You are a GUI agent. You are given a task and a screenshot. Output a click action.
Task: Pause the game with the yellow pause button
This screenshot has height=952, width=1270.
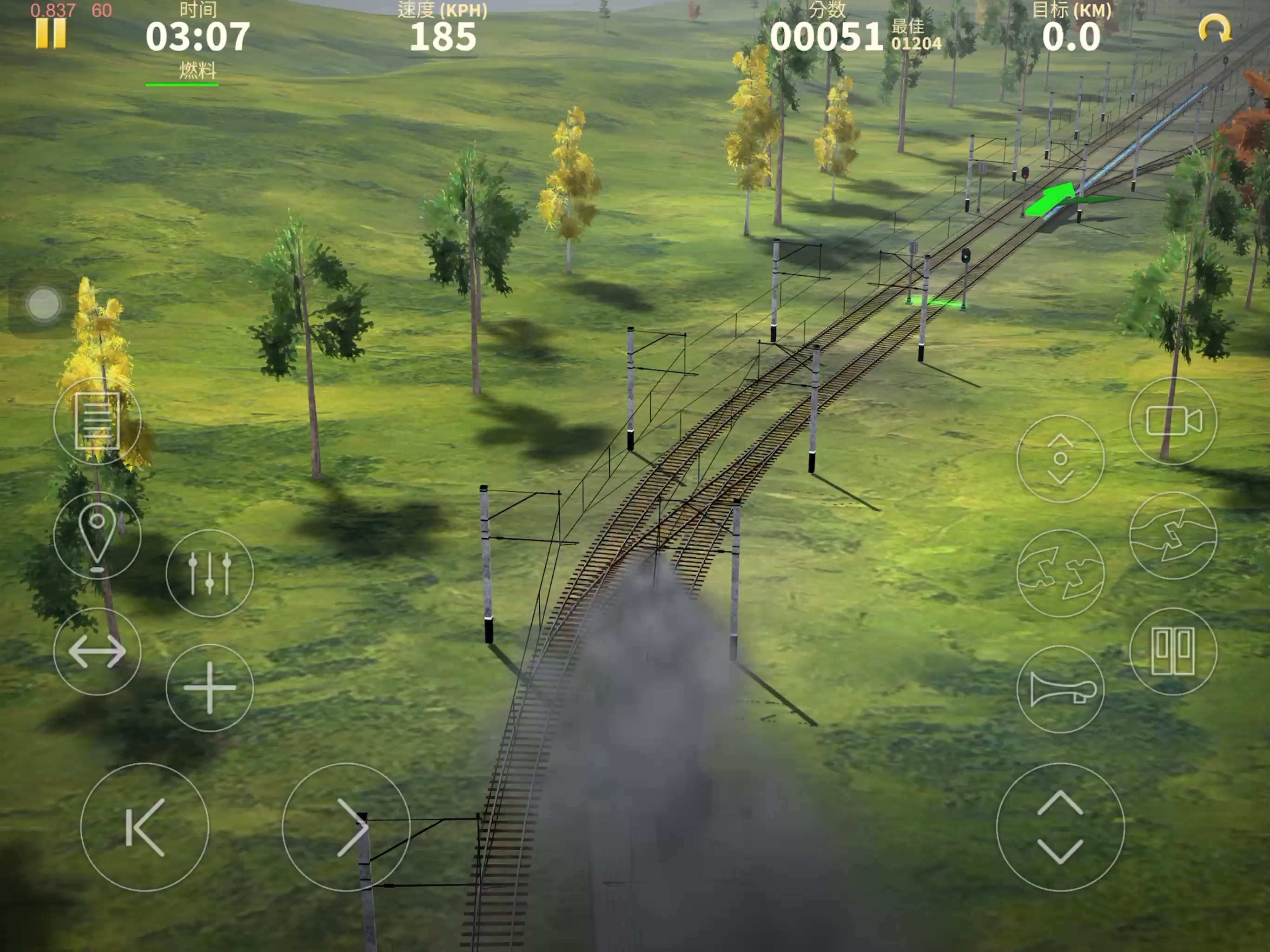[51, 33]
